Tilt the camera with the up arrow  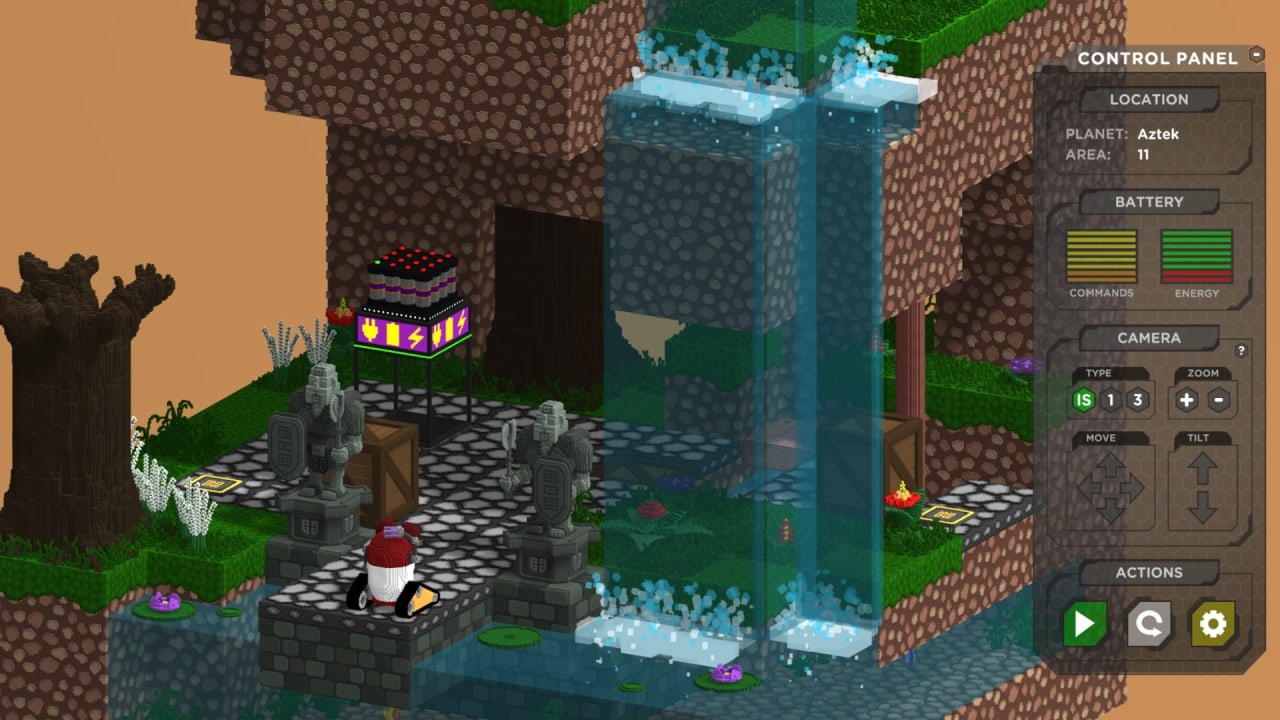(x=1202, y=468)
